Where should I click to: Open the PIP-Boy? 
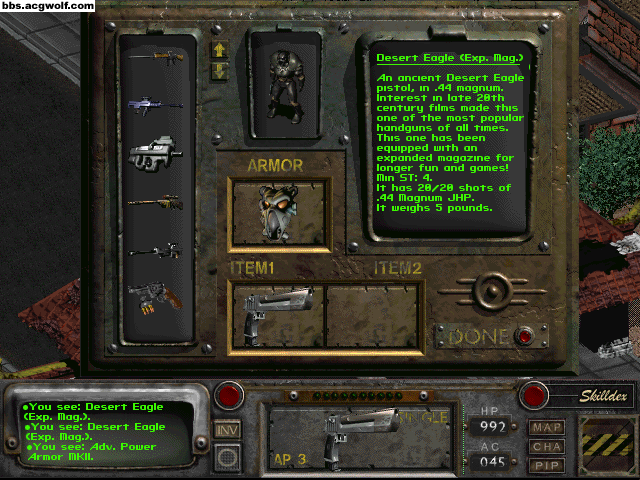tap(547, 464)
